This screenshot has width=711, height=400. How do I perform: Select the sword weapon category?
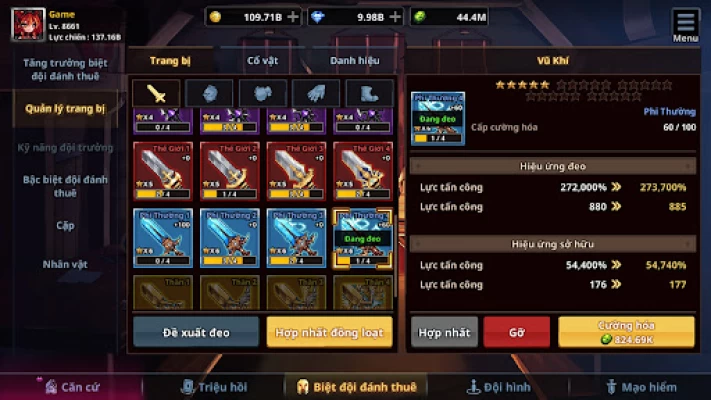tap(156, 93)
